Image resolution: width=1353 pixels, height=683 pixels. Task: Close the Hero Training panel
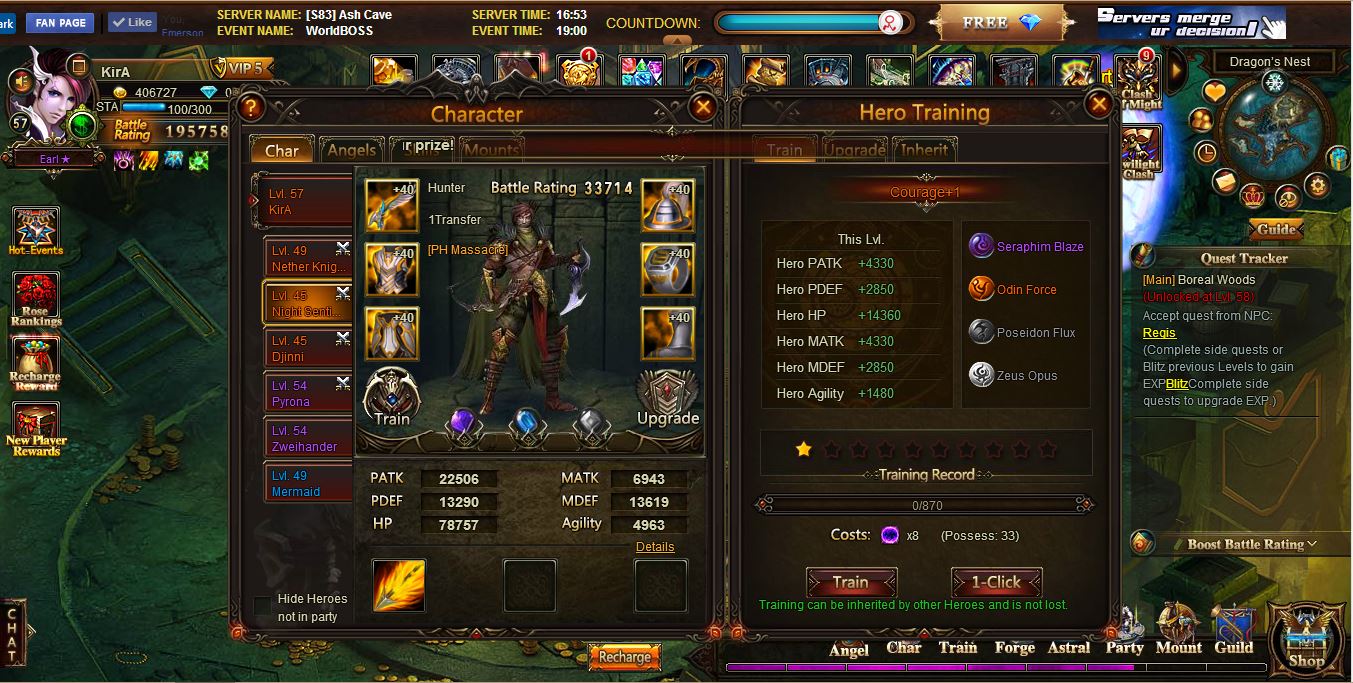tap(1098, 104)
